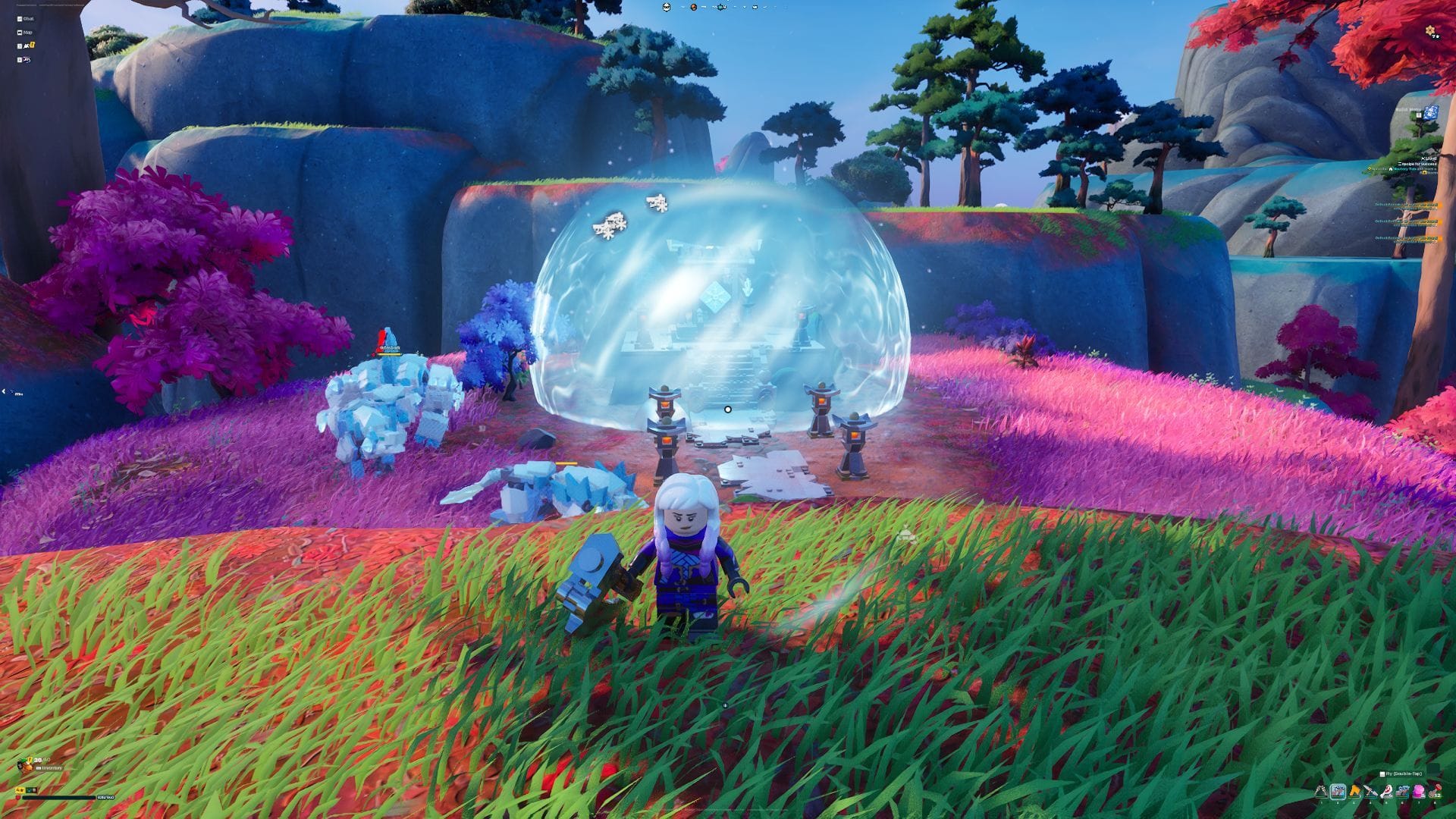Click a status icon in the top-center HUD row
Screen dimensions: 1456x819
[x=694, y=8]
